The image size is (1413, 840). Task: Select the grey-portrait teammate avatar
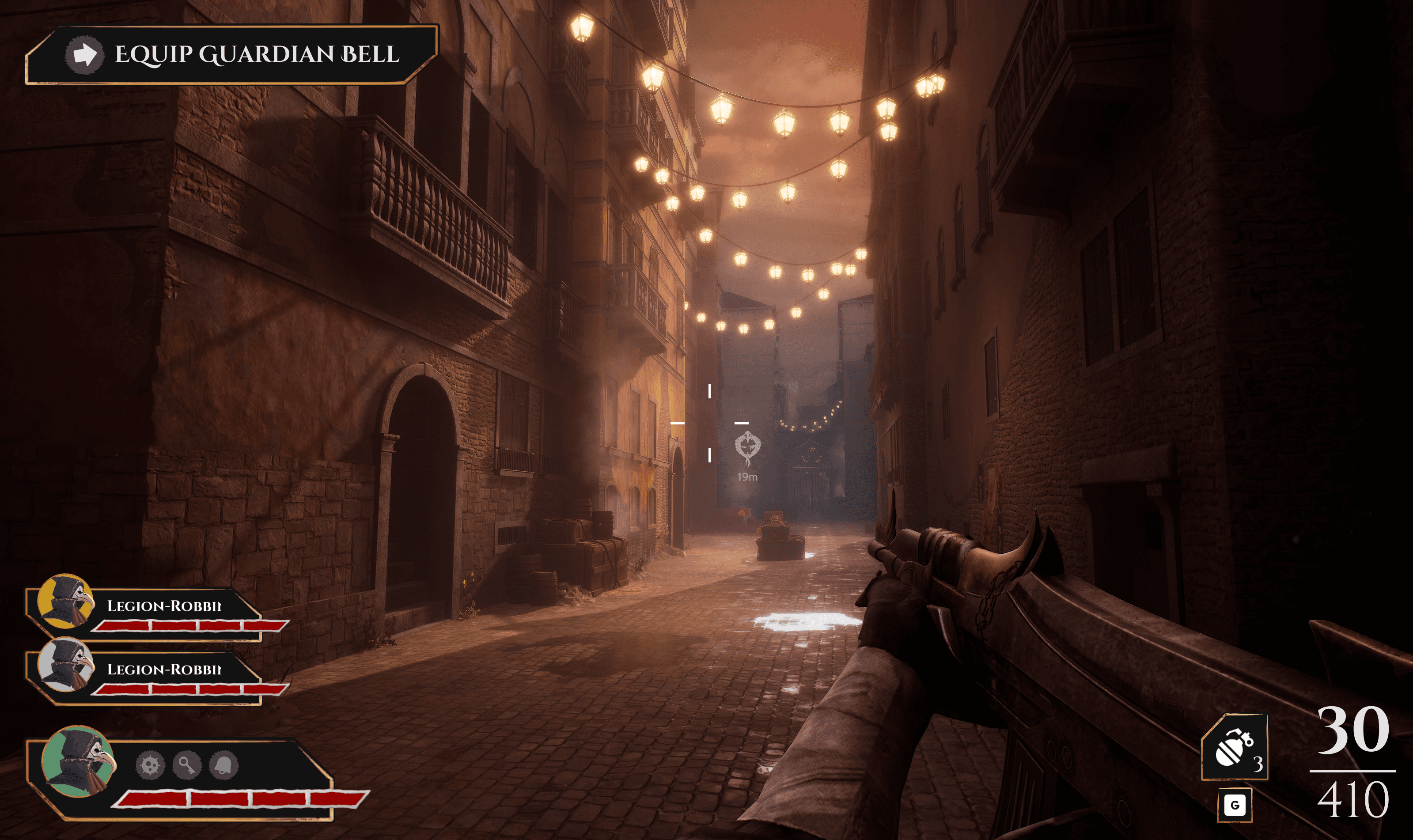click(x=64, y=665)
